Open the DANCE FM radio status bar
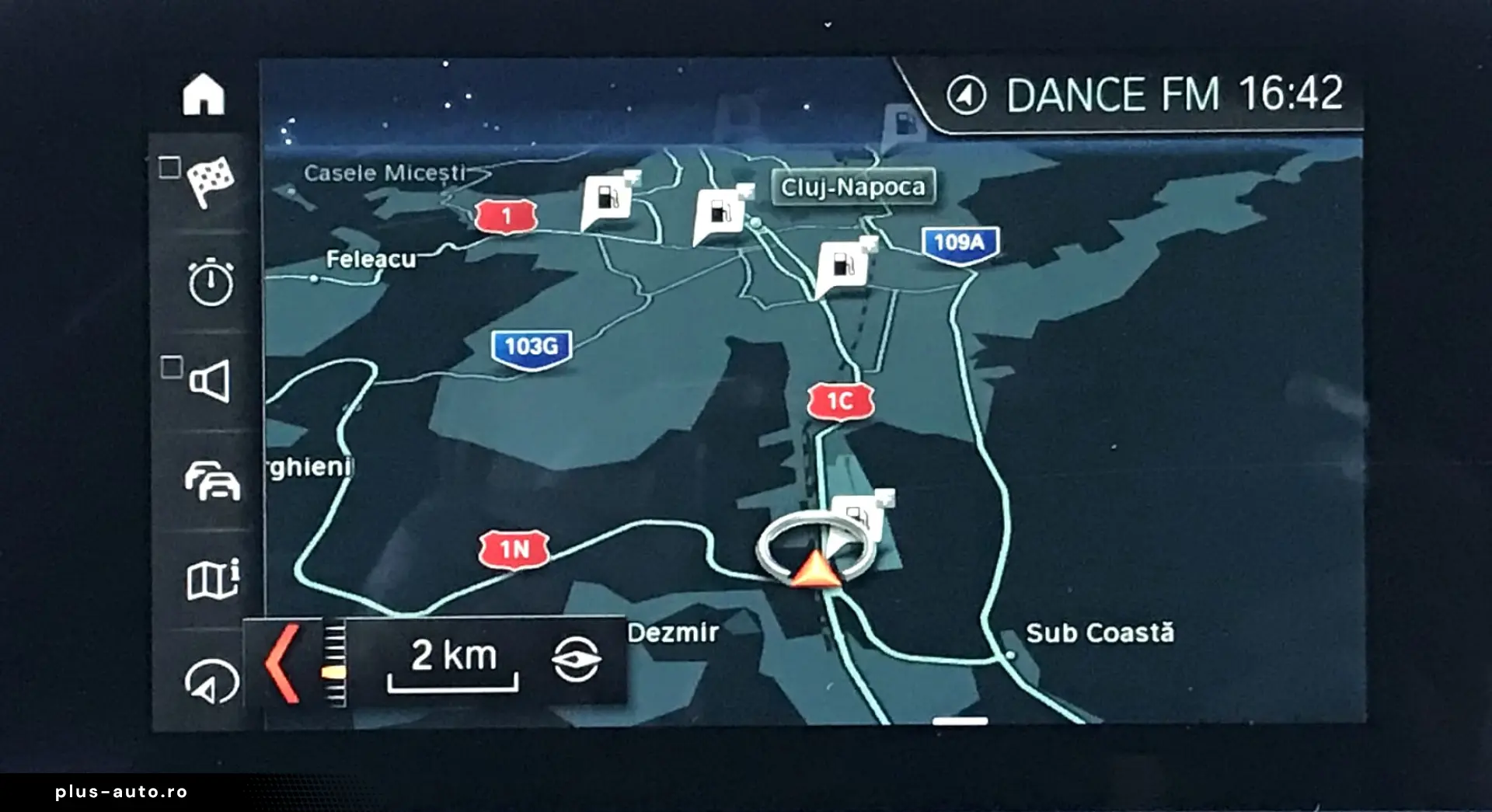 coord(1113,95)
